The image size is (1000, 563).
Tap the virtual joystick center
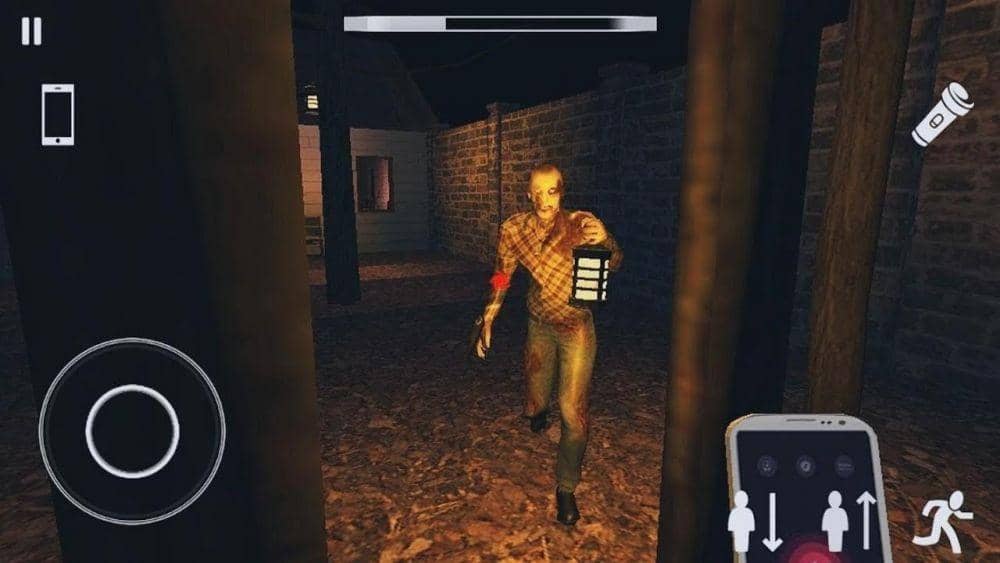pos(132,431)
